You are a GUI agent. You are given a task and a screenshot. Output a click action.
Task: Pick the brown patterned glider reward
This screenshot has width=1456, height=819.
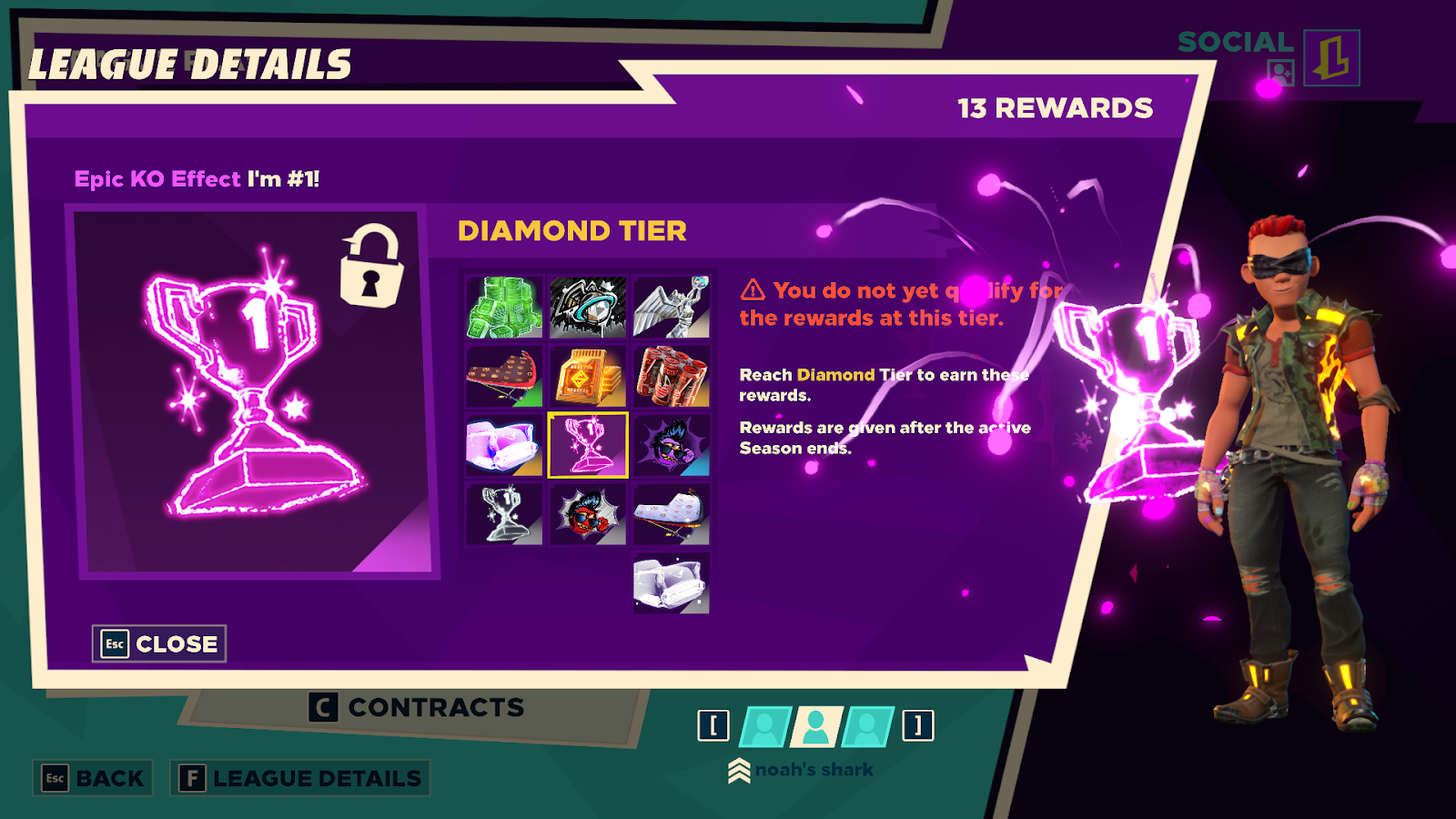(504, 376)
